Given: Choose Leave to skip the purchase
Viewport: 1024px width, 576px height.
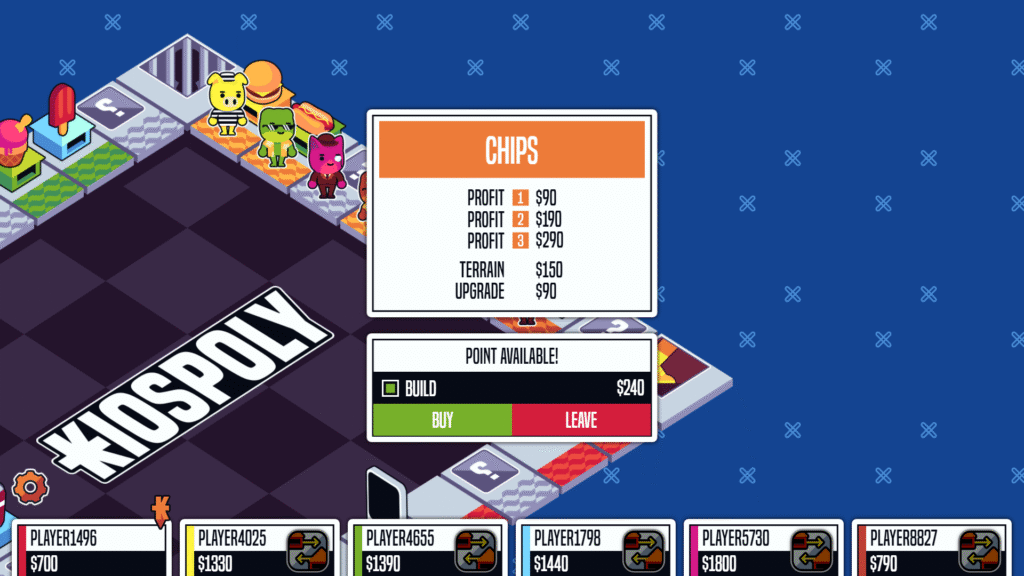Looking at the screenshot, I should click(x=581, y=420).
